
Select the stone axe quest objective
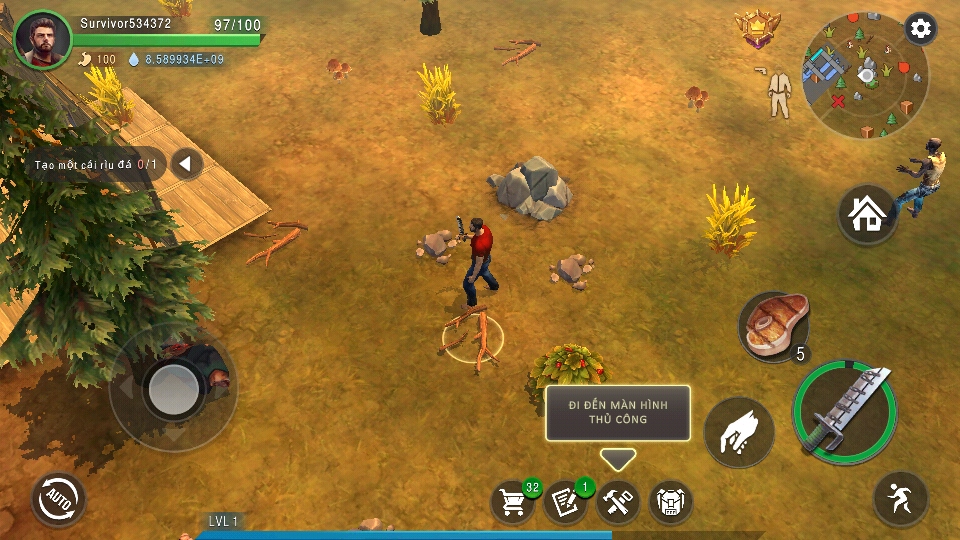coord(95,164)
